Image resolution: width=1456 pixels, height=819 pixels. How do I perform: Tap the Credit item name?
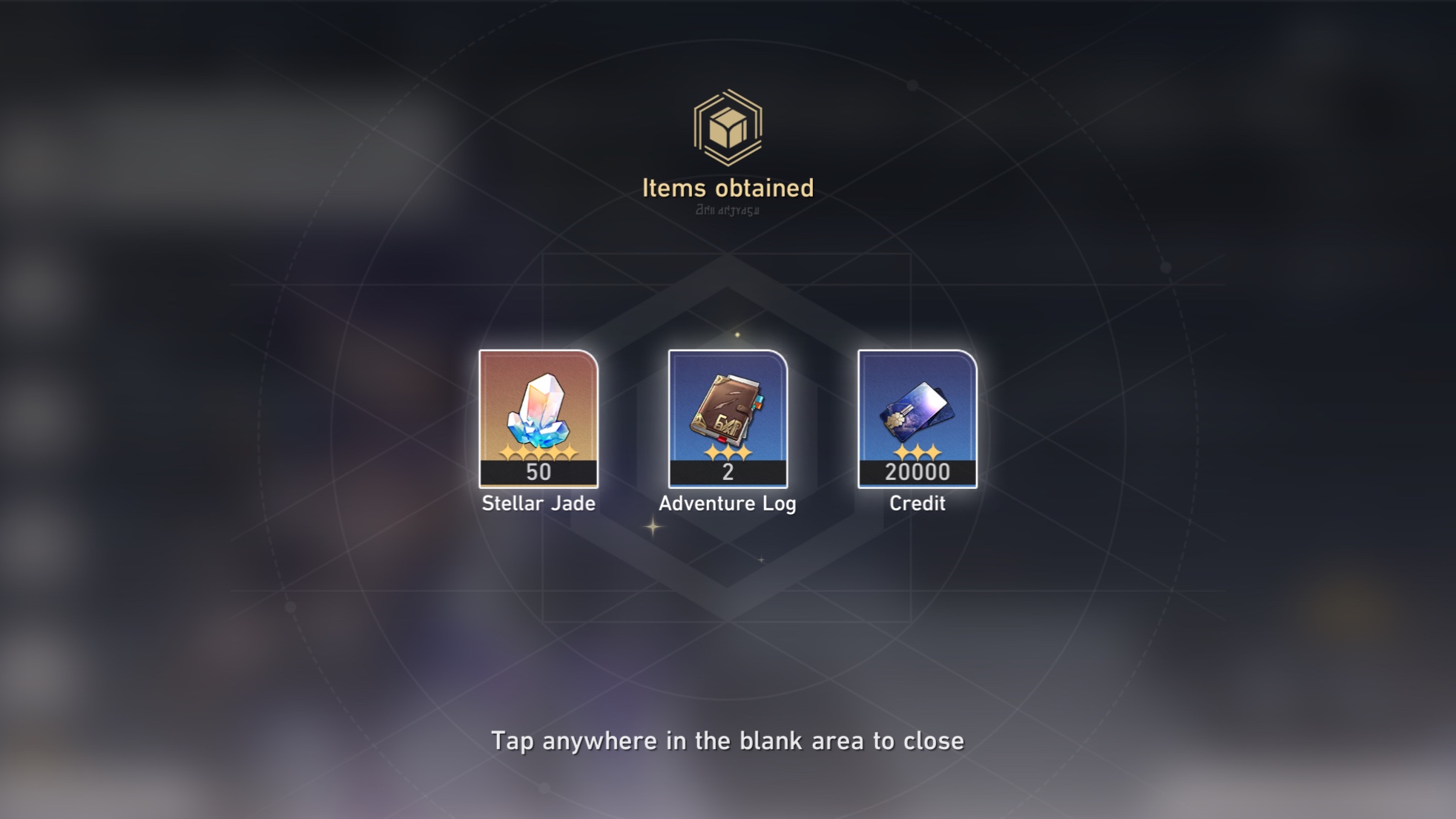(x=918, y=502)
